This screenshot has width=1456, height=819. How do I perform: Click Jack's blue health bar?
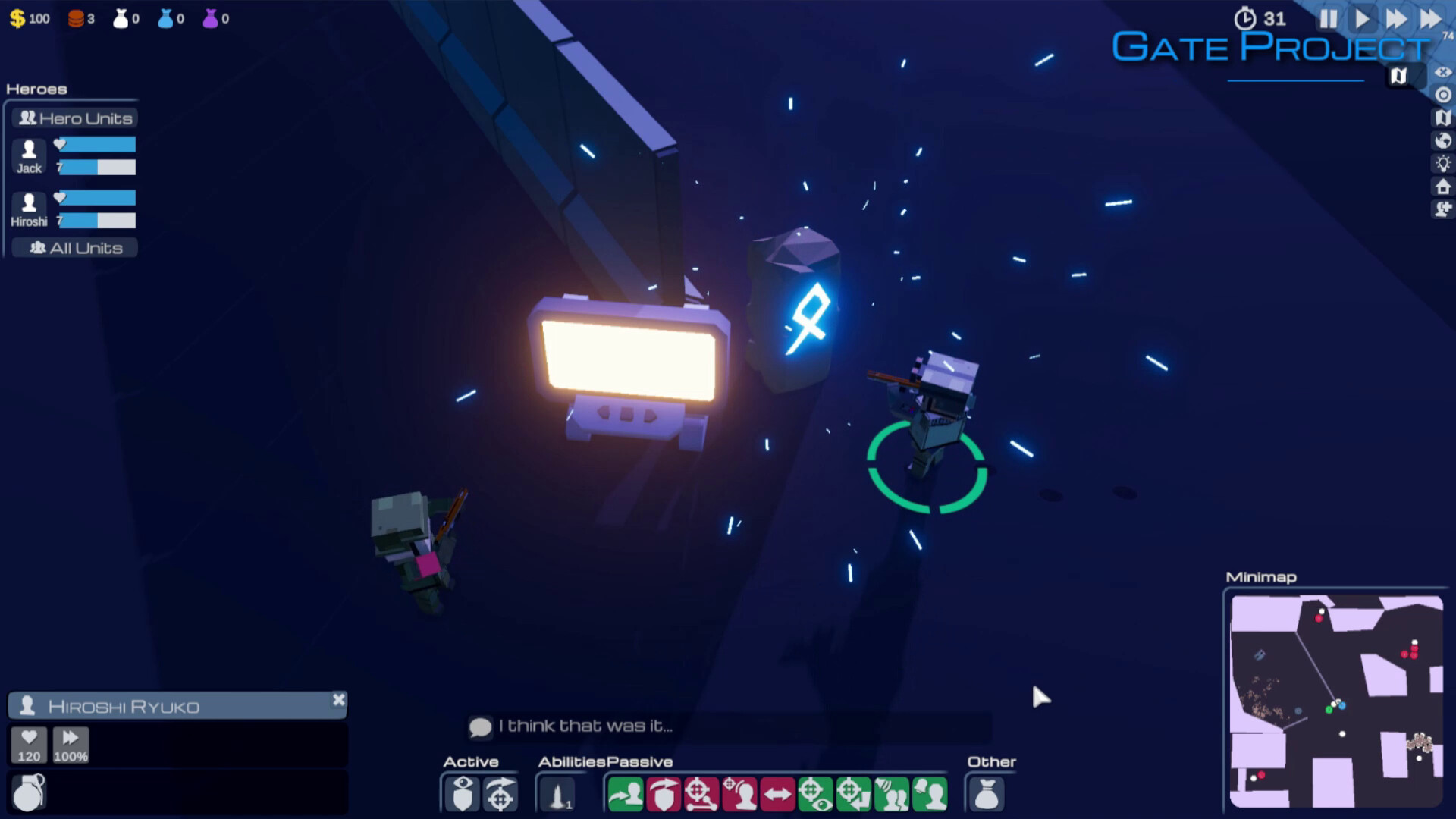(97, 144)
